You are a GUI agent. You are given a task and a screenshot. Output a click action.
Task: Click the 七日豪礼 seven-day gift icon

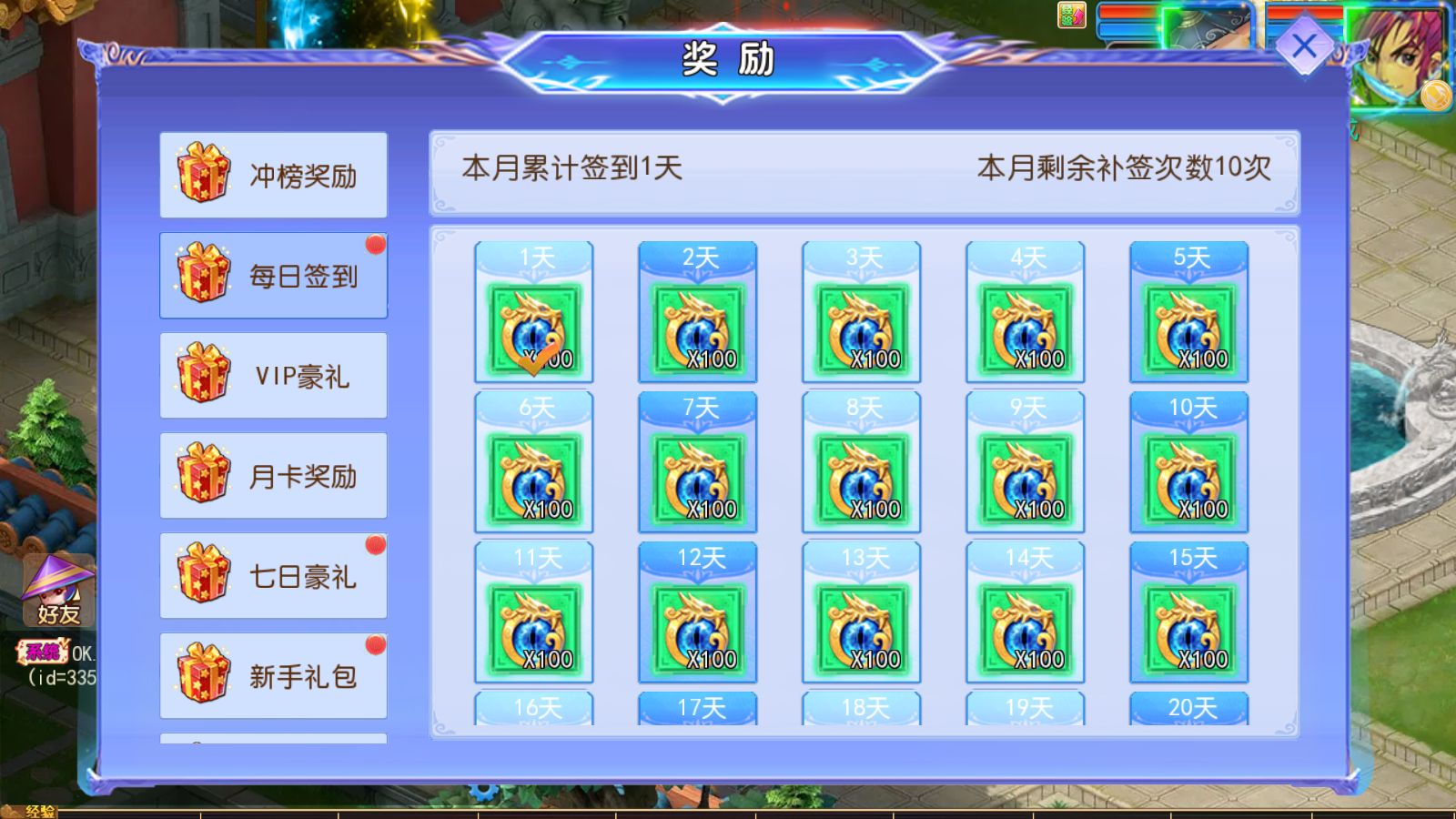[204, 575]
